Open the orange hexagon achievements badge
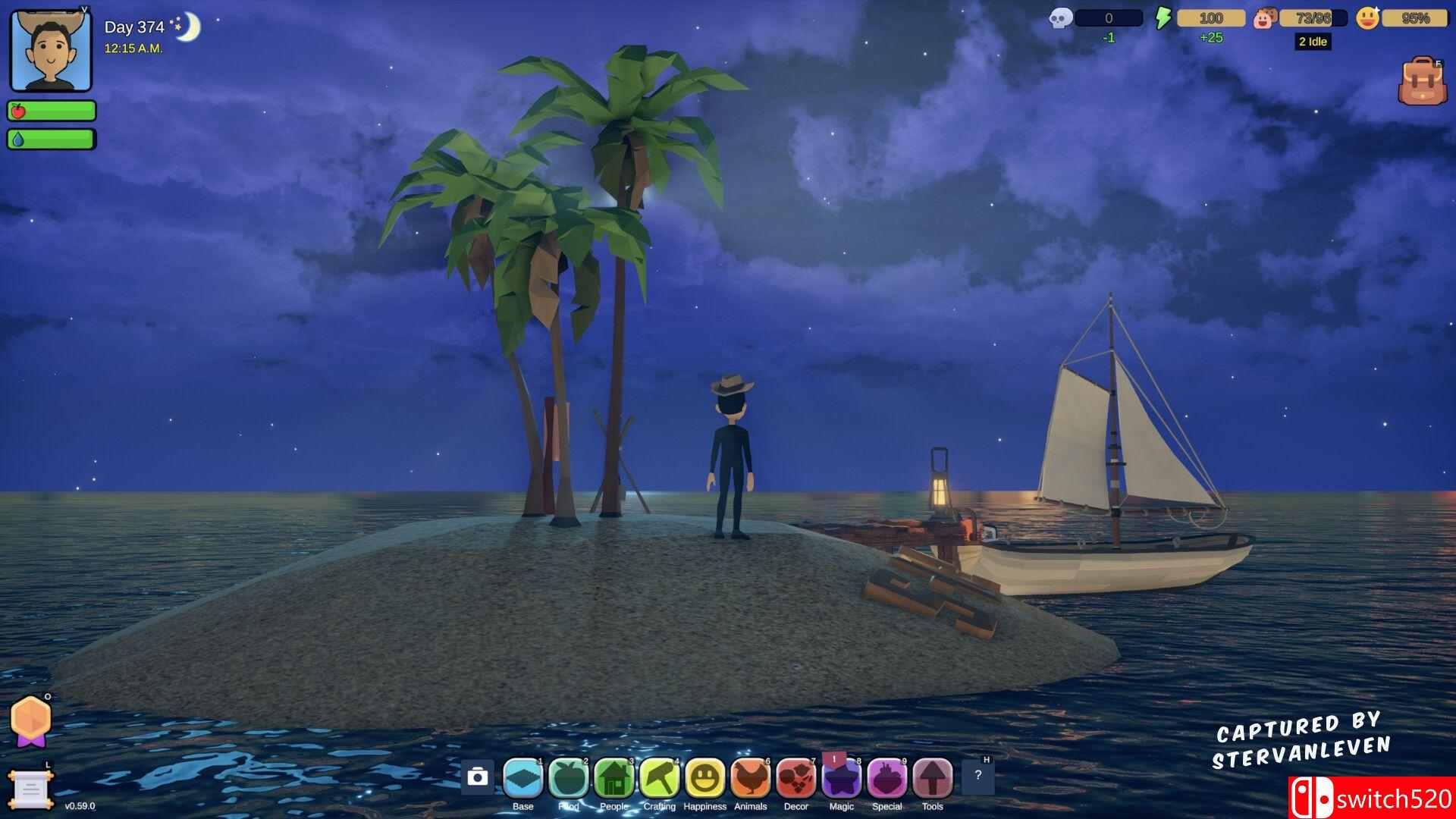1456x819 pixels. (x=30, y=718)
